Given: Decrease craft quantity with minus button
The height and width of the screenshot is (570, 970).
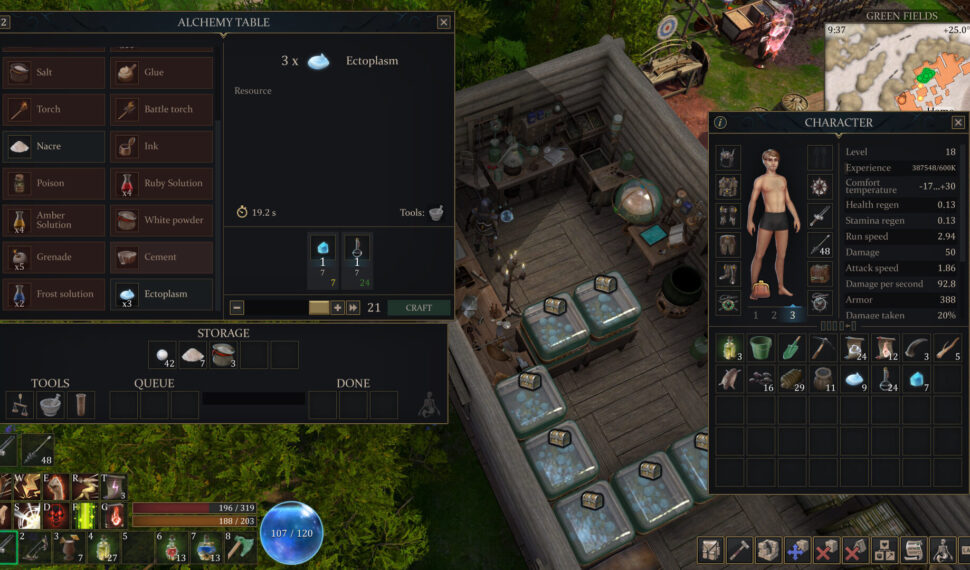Looking at the screenshot, I should click(237, 308).
